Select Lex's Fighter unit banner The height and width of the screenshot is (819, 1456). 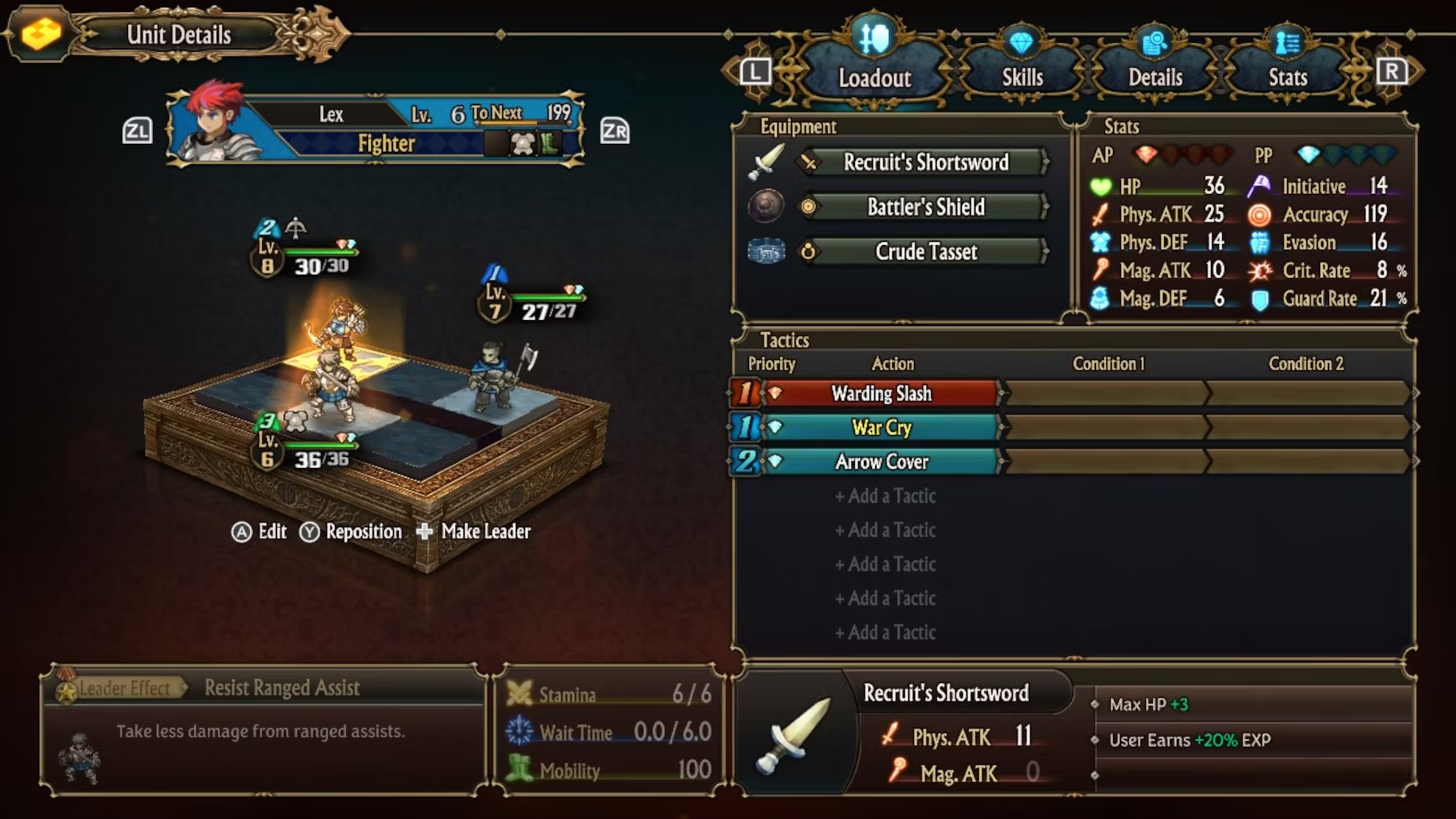[375, 129]
